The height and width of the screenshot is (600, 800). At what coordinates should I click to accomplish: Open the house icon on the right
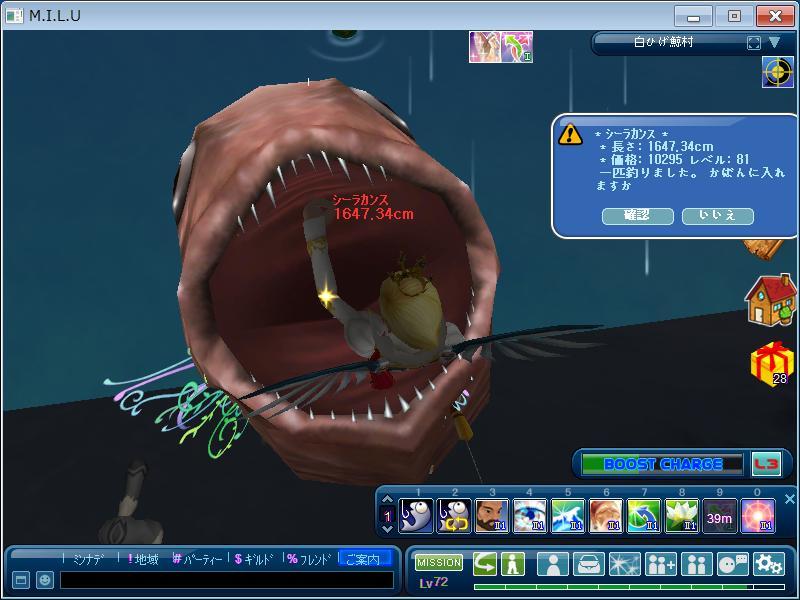point(770,299)
